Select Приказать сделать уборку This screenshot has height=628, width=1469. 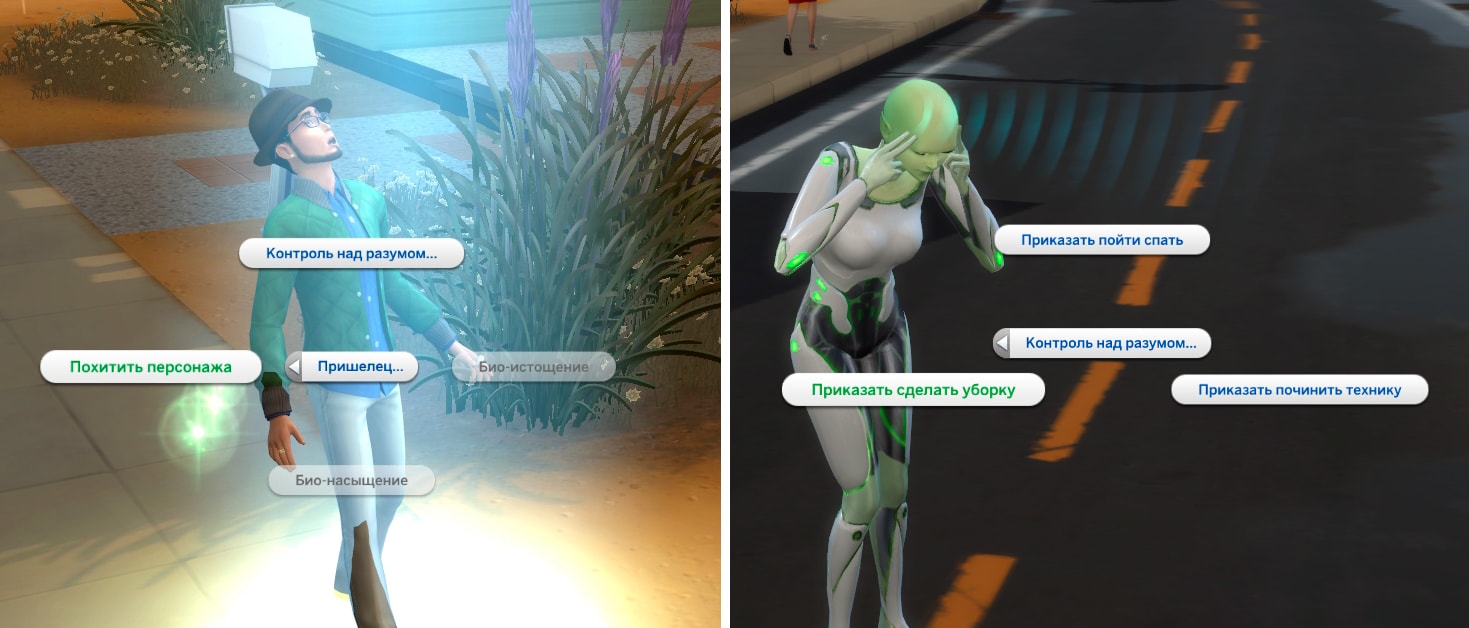click(913, 390)
